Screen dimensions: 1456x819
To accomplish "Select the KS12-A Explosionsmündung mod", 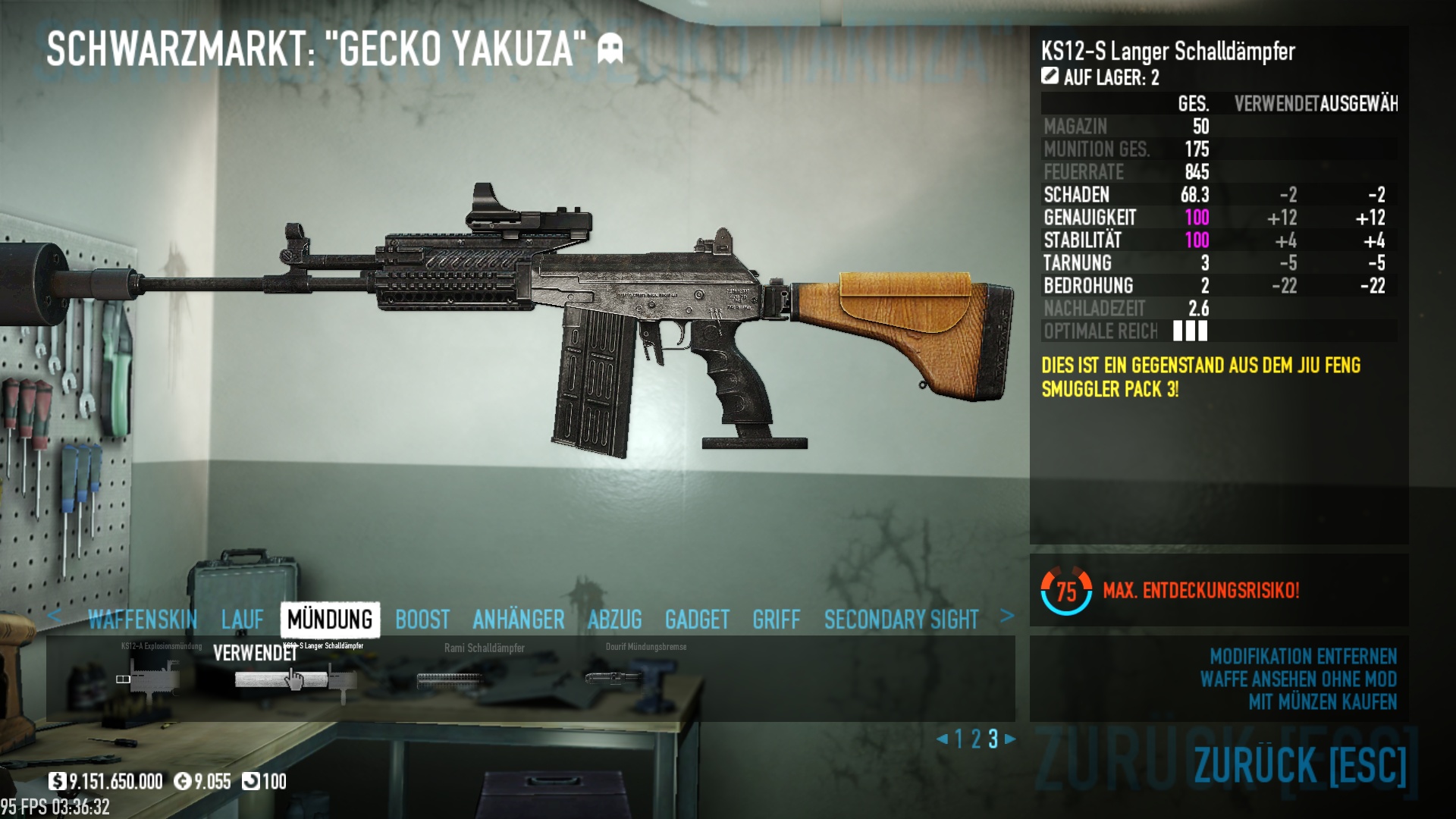I will tap(152, 676).
